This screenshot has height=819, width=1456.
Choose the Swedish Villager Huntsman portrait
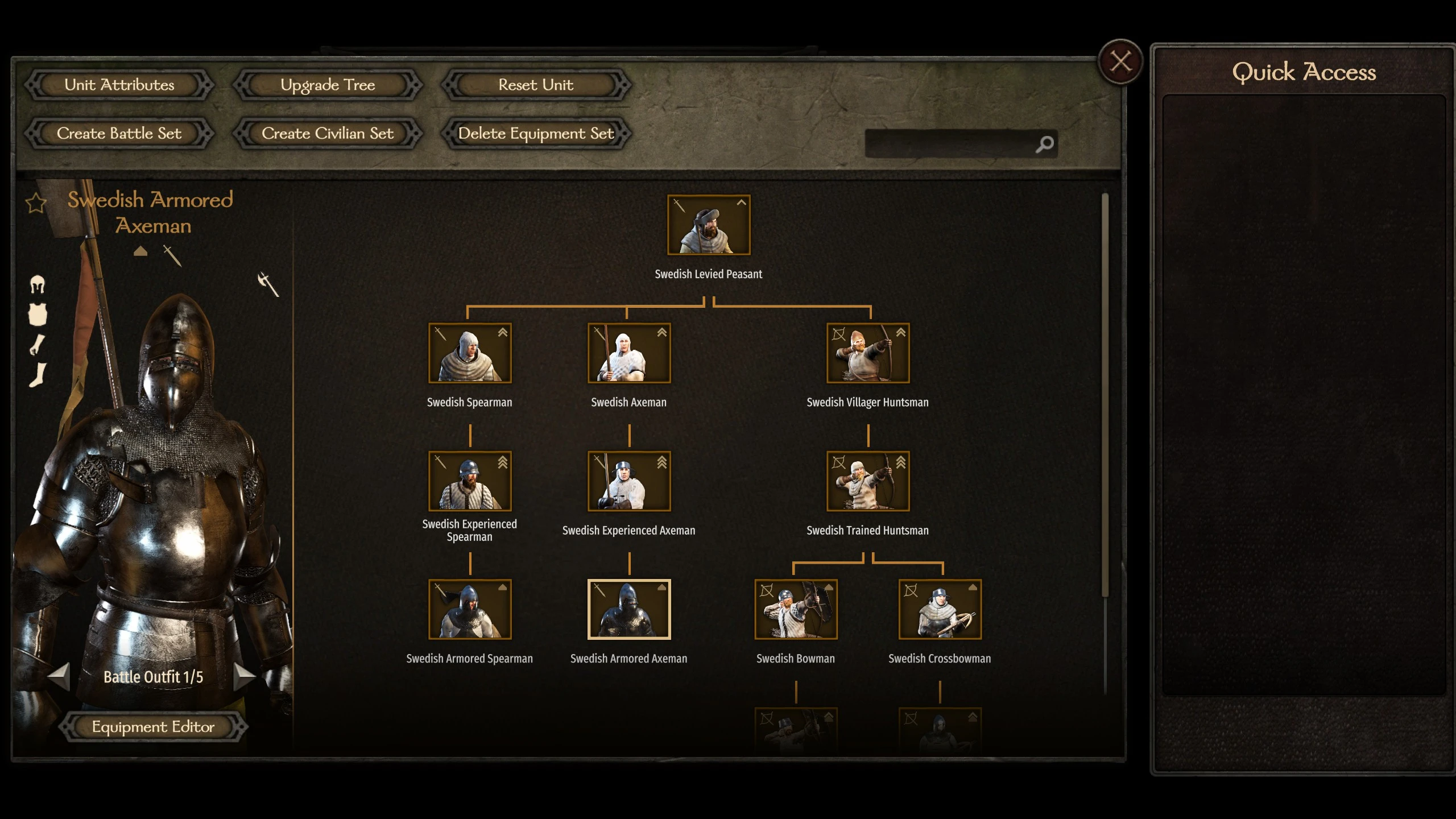click(x=868, y=353)
